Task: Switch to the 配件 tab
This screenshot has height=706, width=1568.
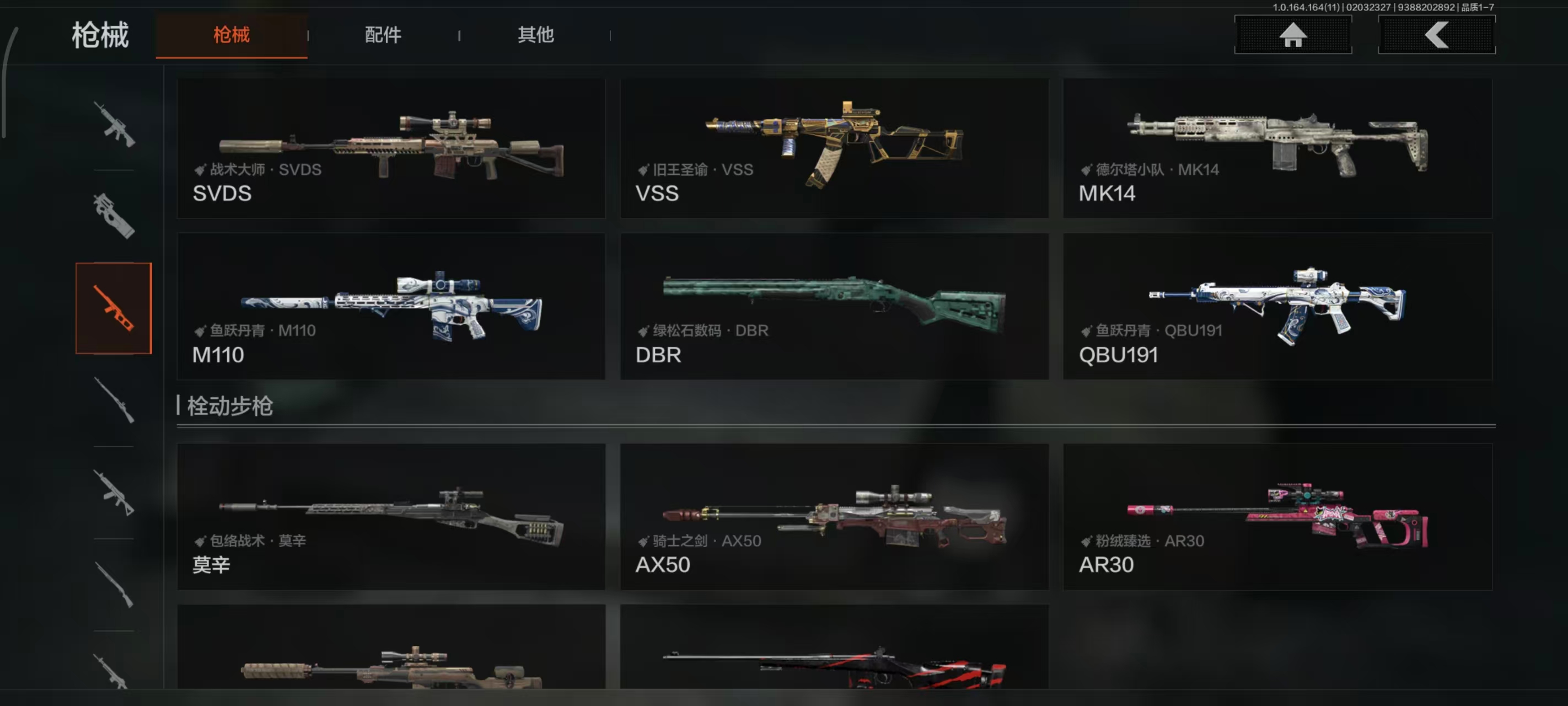Action: [383, 35]
